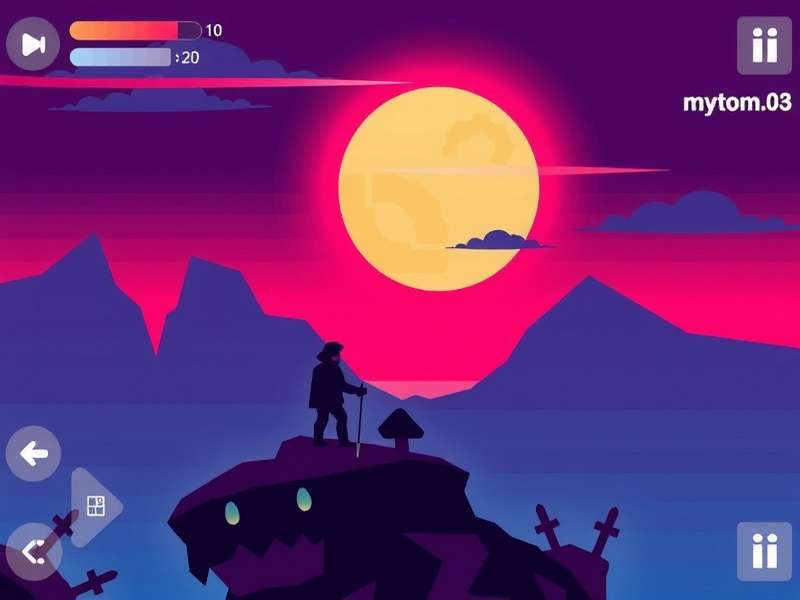800x600 pixels.
Task: Tap the pause button above the mytom.03 label
Action: 764,45
